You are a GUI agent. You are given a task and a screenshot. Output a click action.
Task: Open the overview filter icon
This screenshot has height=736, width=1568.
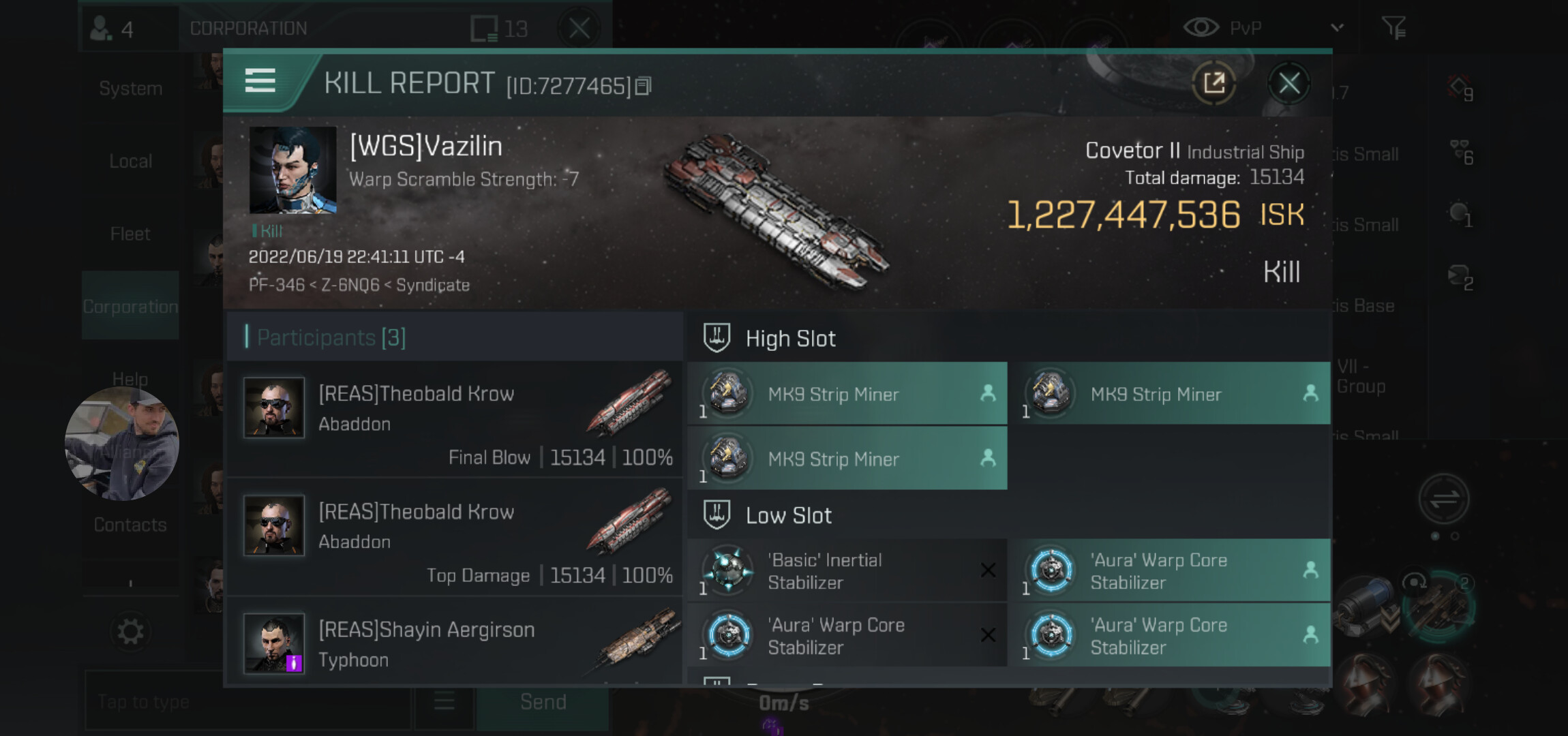pos(1393,28)
